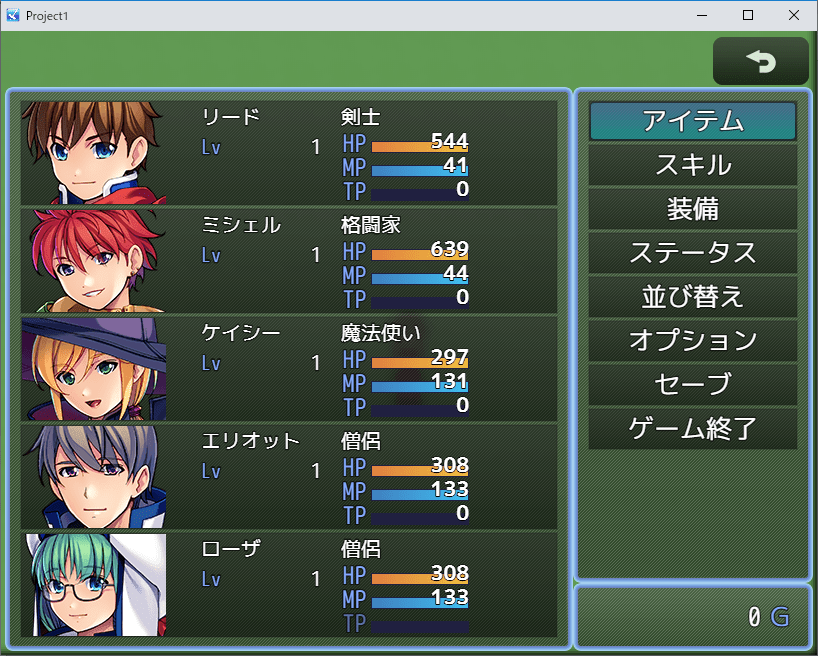
Task: Choose ミシェル the red-haired fighter
Action: (289, 260)
